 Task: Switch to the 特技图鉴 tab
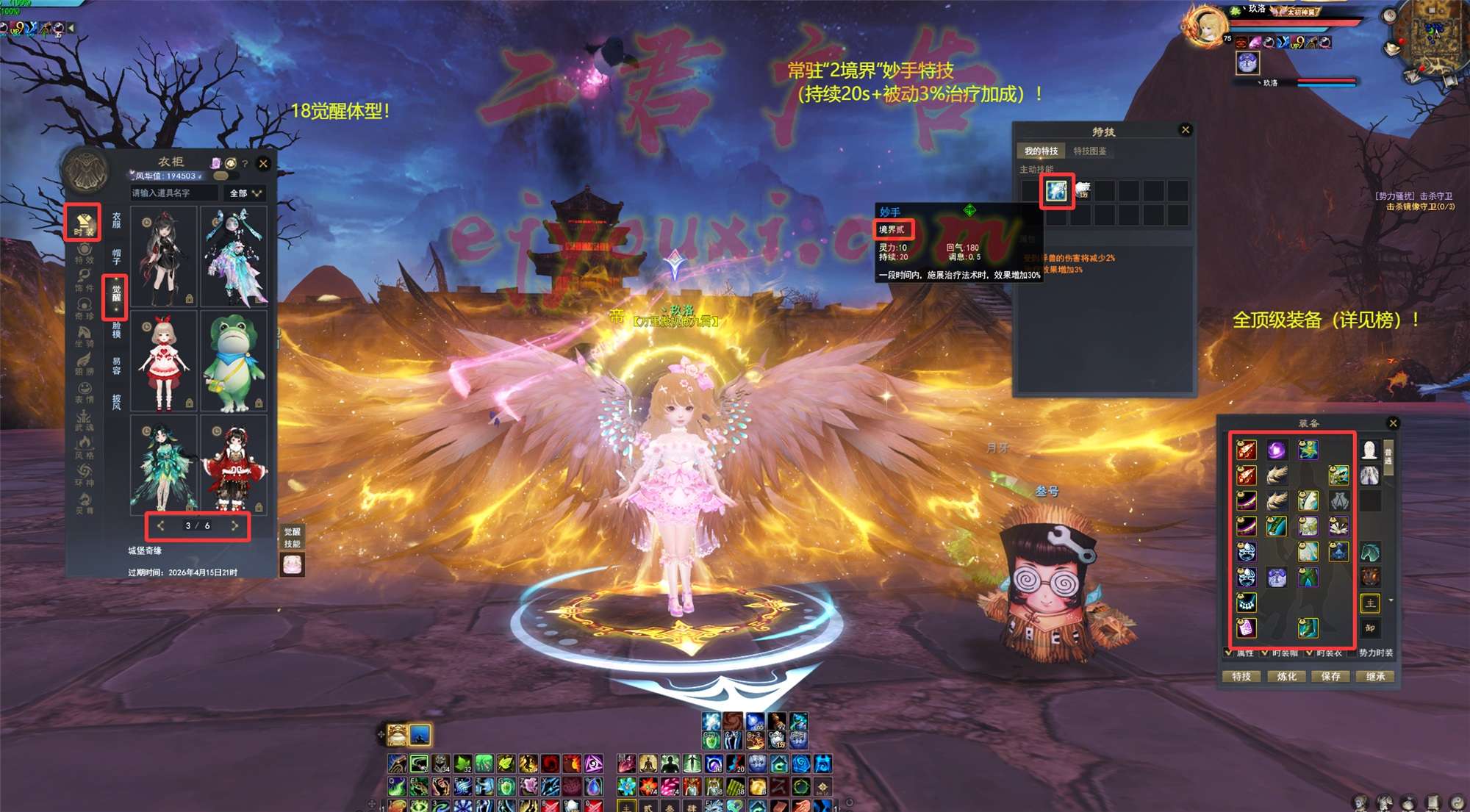[1089, 151]
